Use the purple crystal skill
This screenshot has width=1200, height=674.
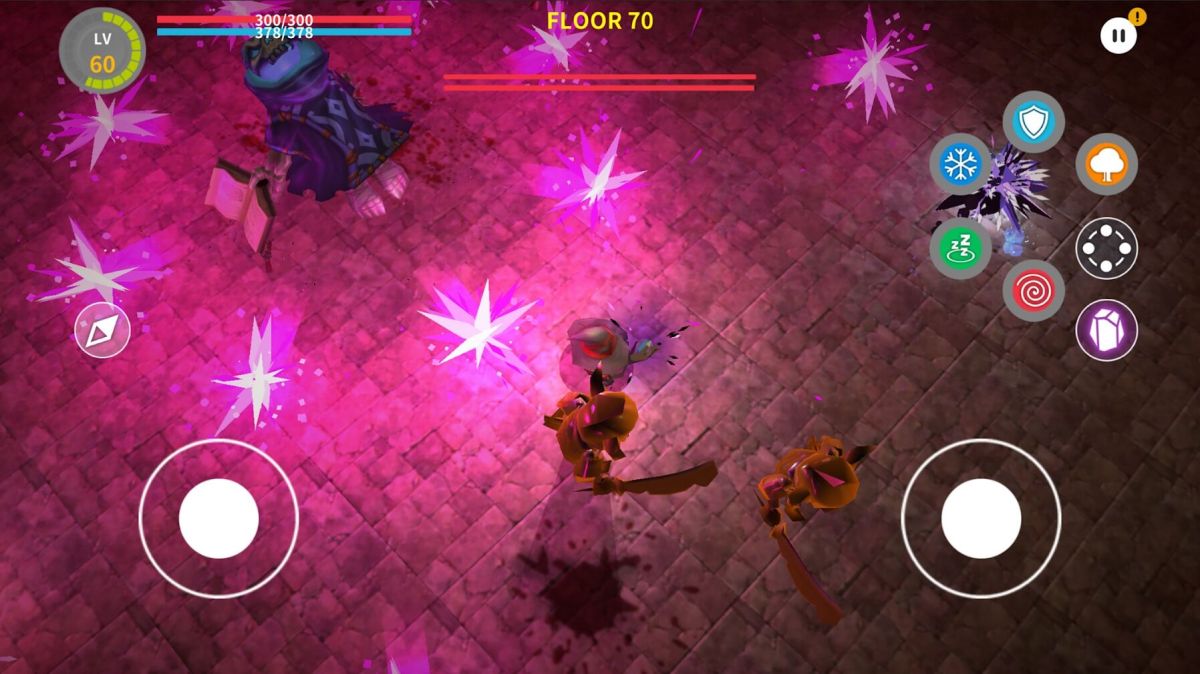click(1106, 330)
